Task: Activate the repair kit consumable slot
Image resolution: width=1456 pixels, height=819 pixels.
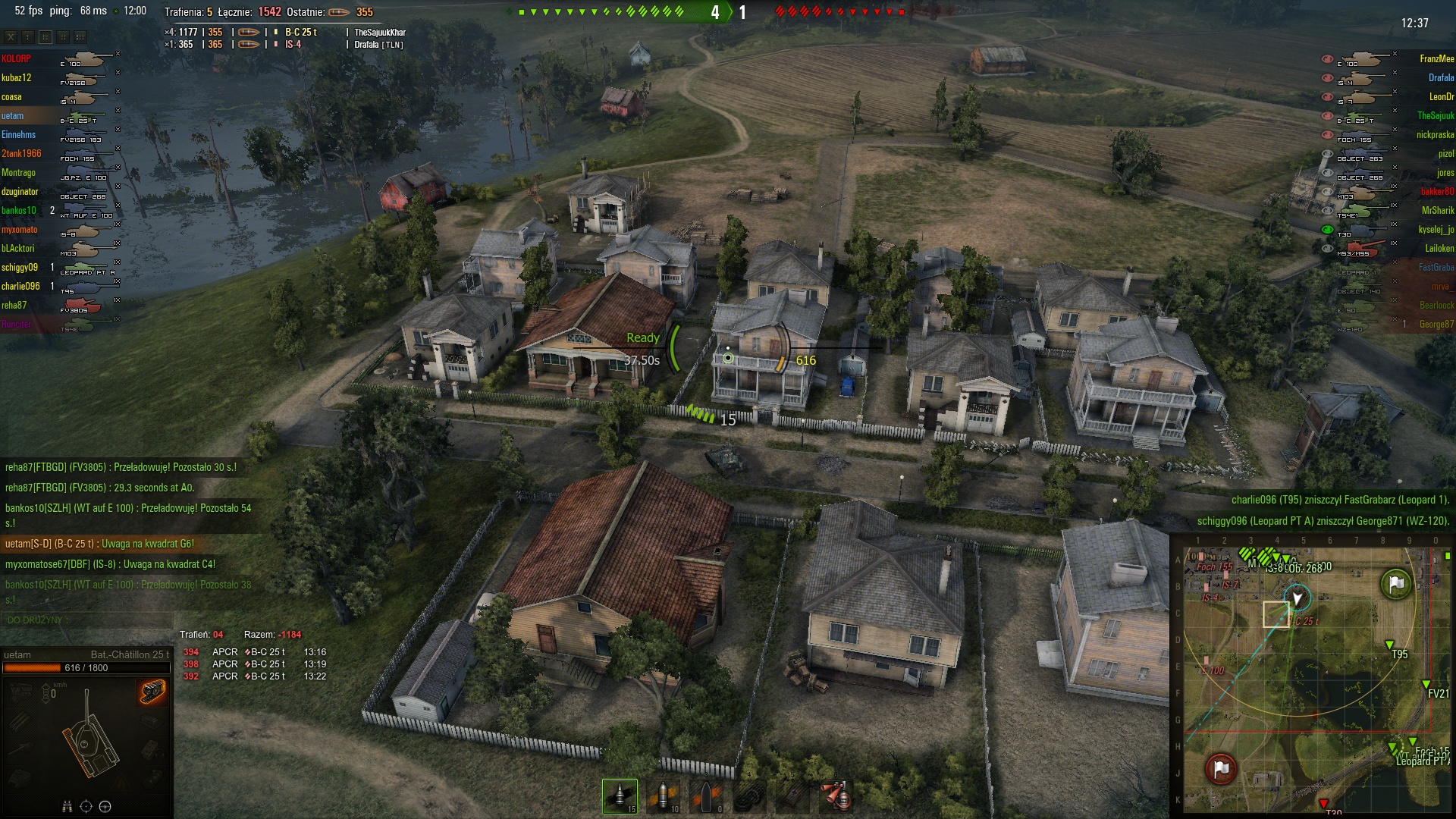Action: [749, 796]
